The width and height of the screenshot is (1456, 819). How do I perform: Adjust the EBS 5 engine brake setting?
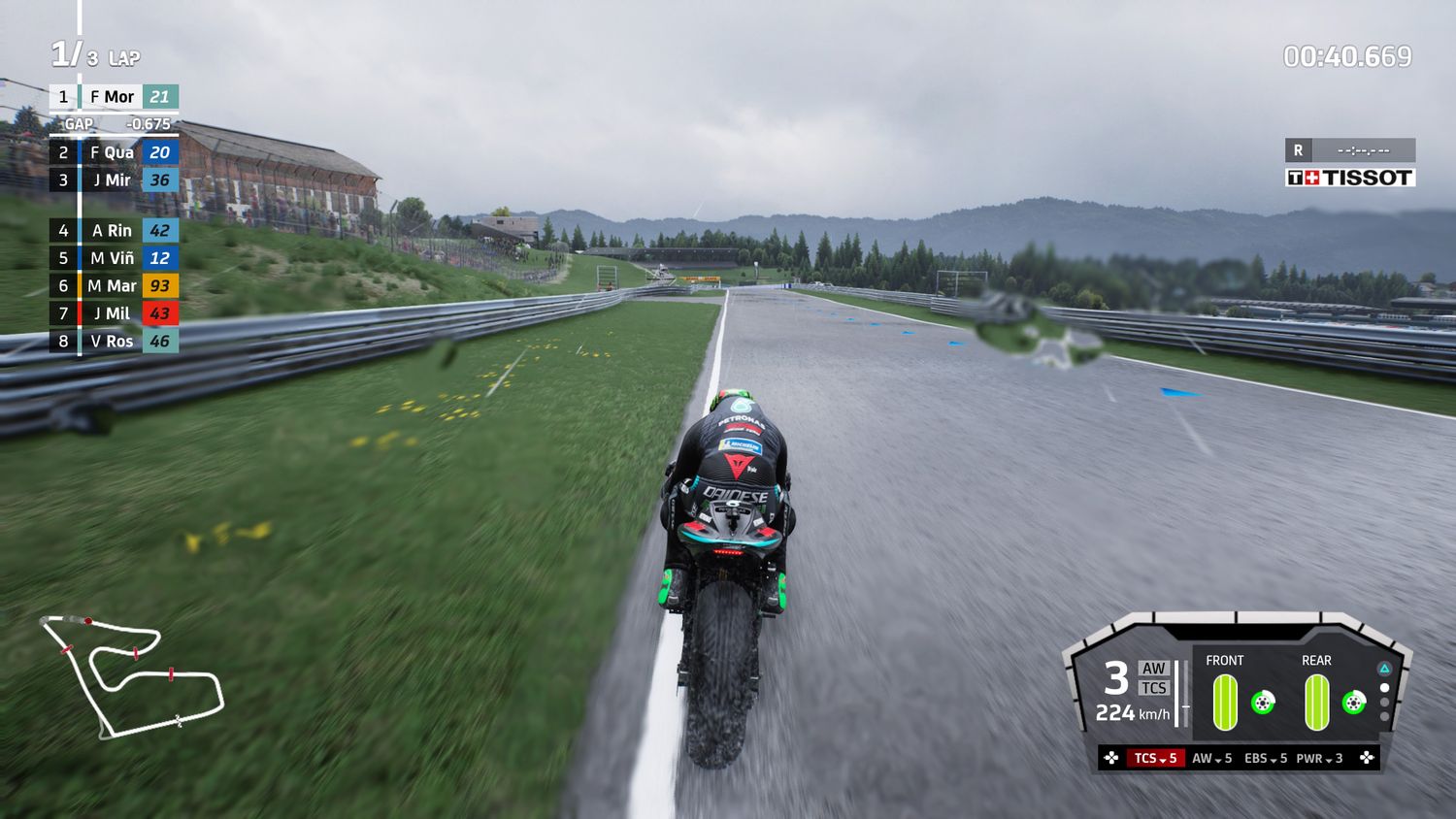(x=1266, y=758)
